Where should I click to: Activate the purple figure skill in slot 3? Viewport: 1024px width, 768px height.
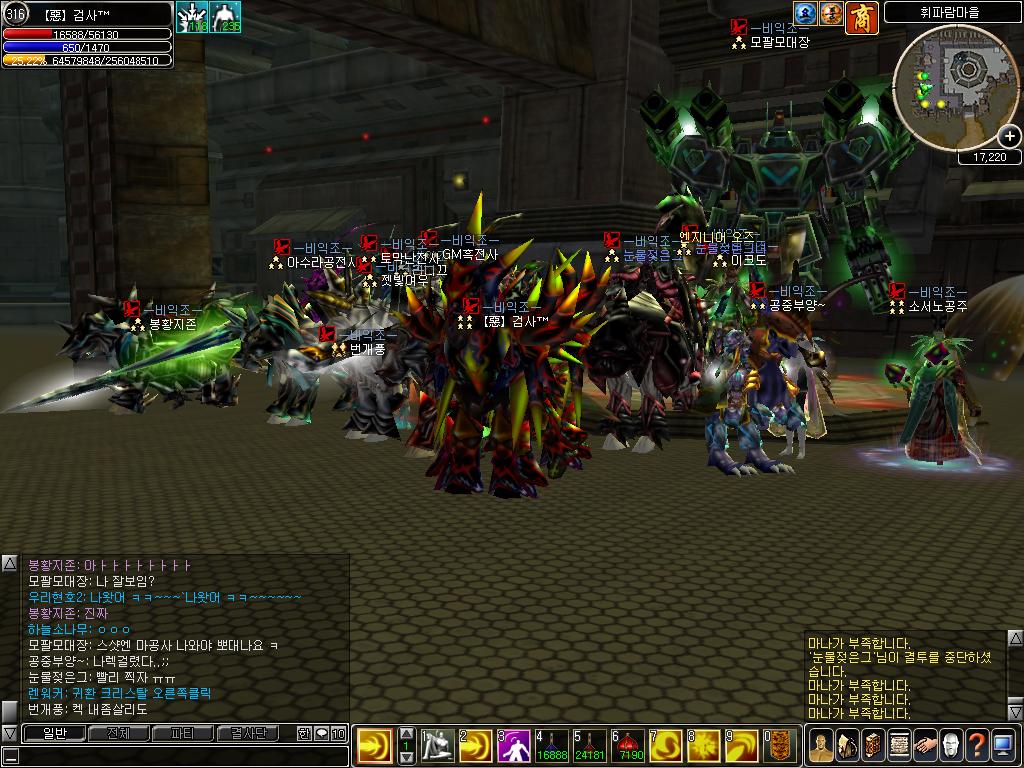515,745
